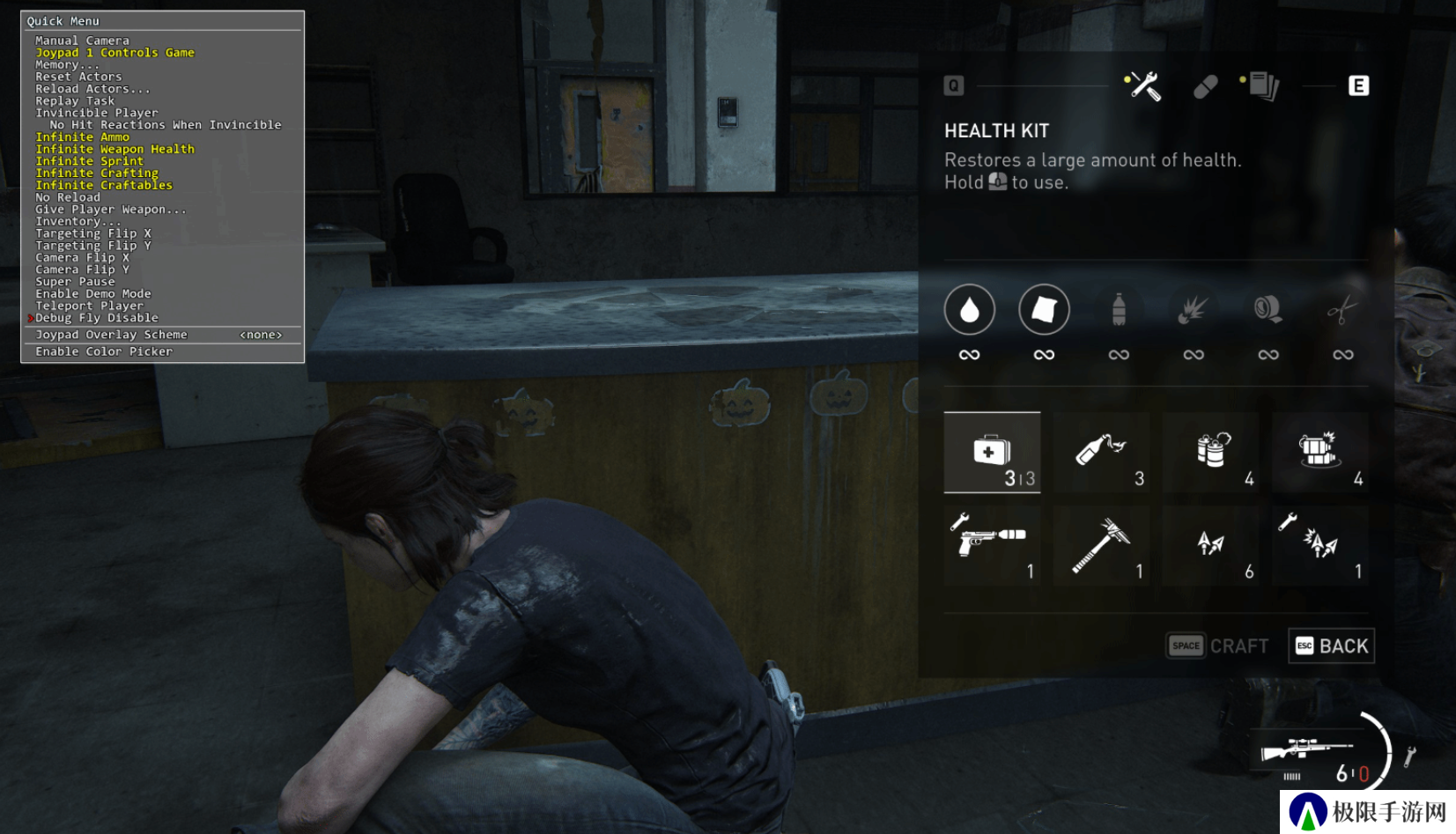Select the Invincible Player menu entry

tap(97, 113)
